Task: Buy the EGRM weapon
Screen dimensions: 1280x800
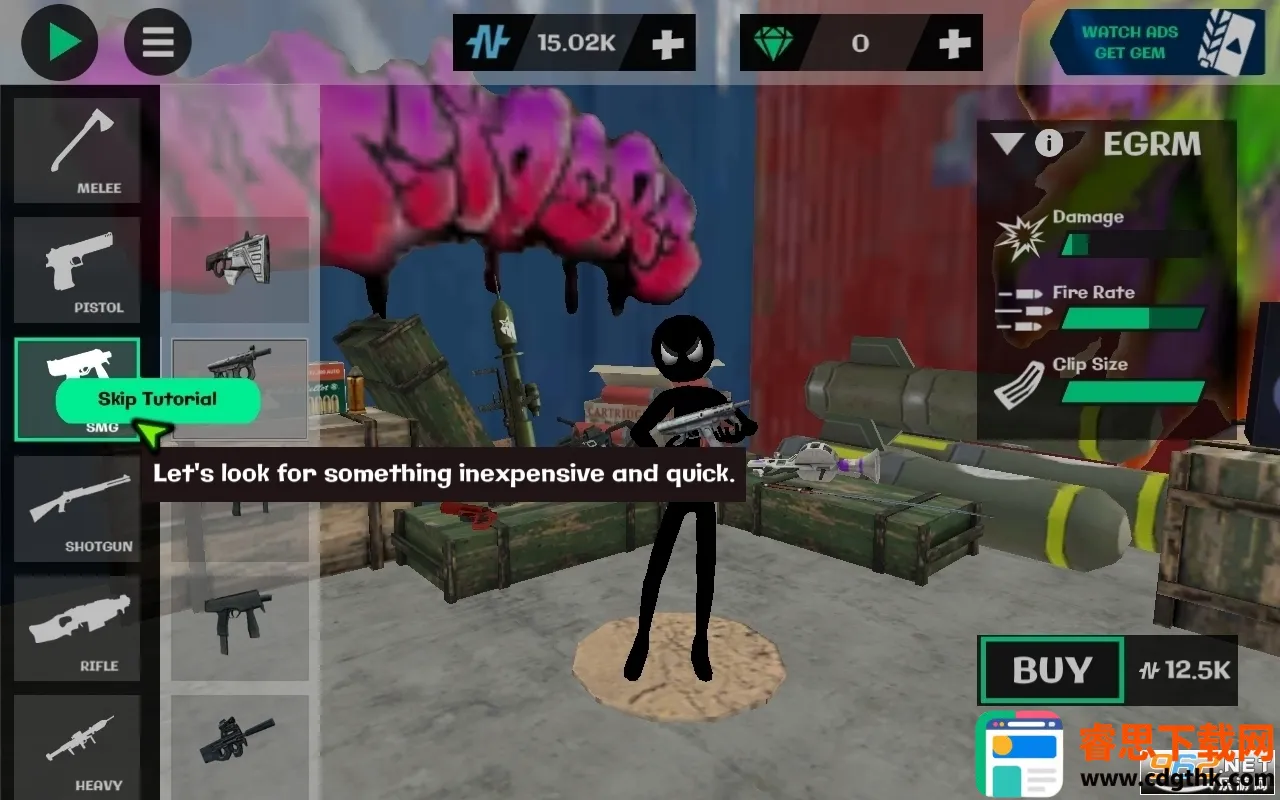Action: [x=1052, y=670]
